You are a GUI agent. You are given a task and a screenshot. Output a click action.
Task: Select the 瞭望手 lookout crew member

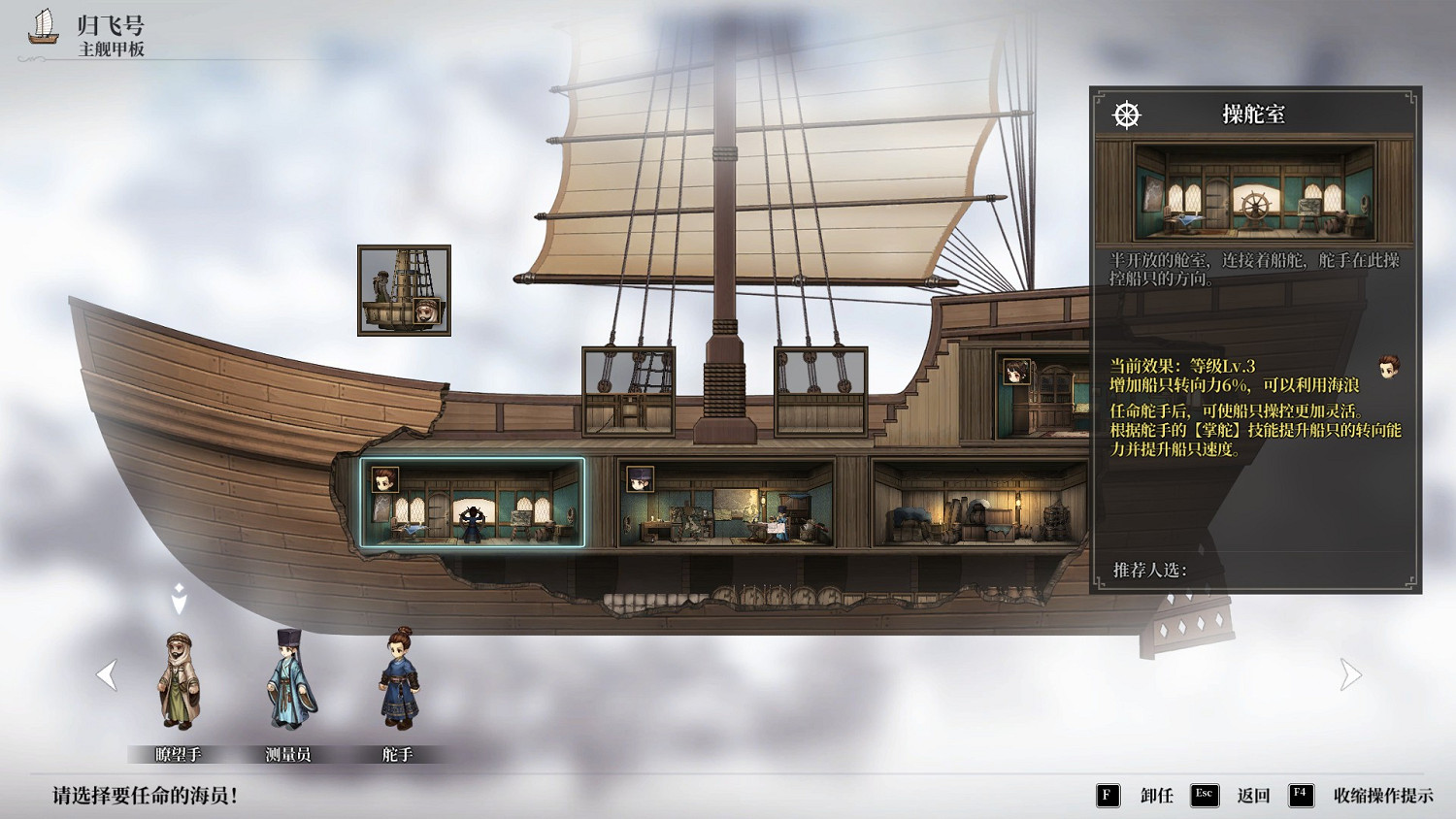[x=180, y=682]
